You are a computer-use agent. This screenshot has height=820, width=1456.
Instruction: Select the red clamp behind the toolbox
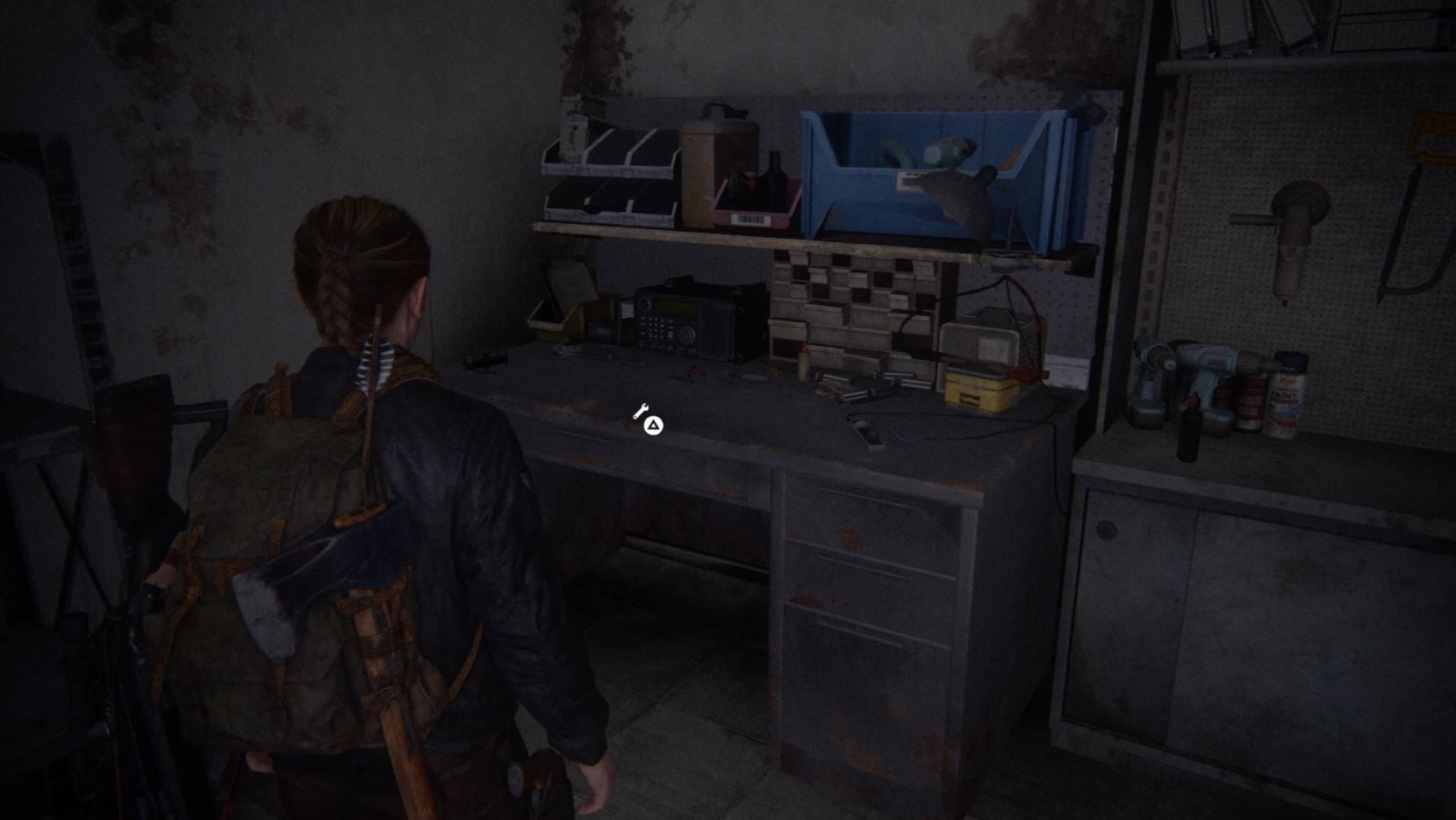1027,376
